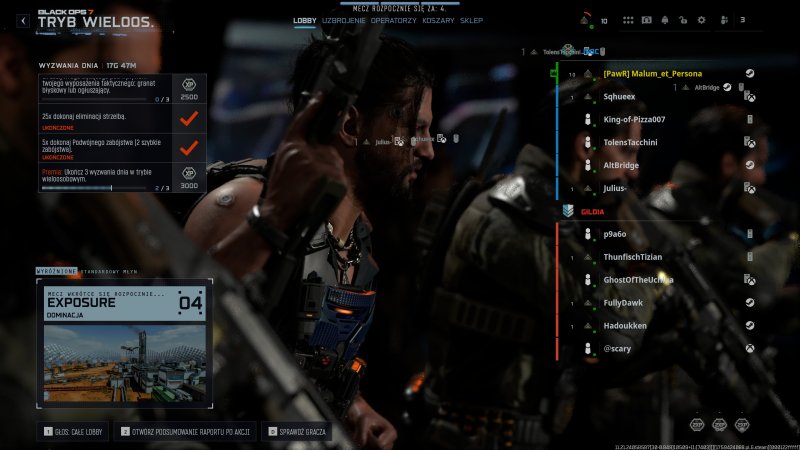Screen dimensions: 800x450
Task: Select player GhostOfTheUchiha row
Action: [640, 279]
